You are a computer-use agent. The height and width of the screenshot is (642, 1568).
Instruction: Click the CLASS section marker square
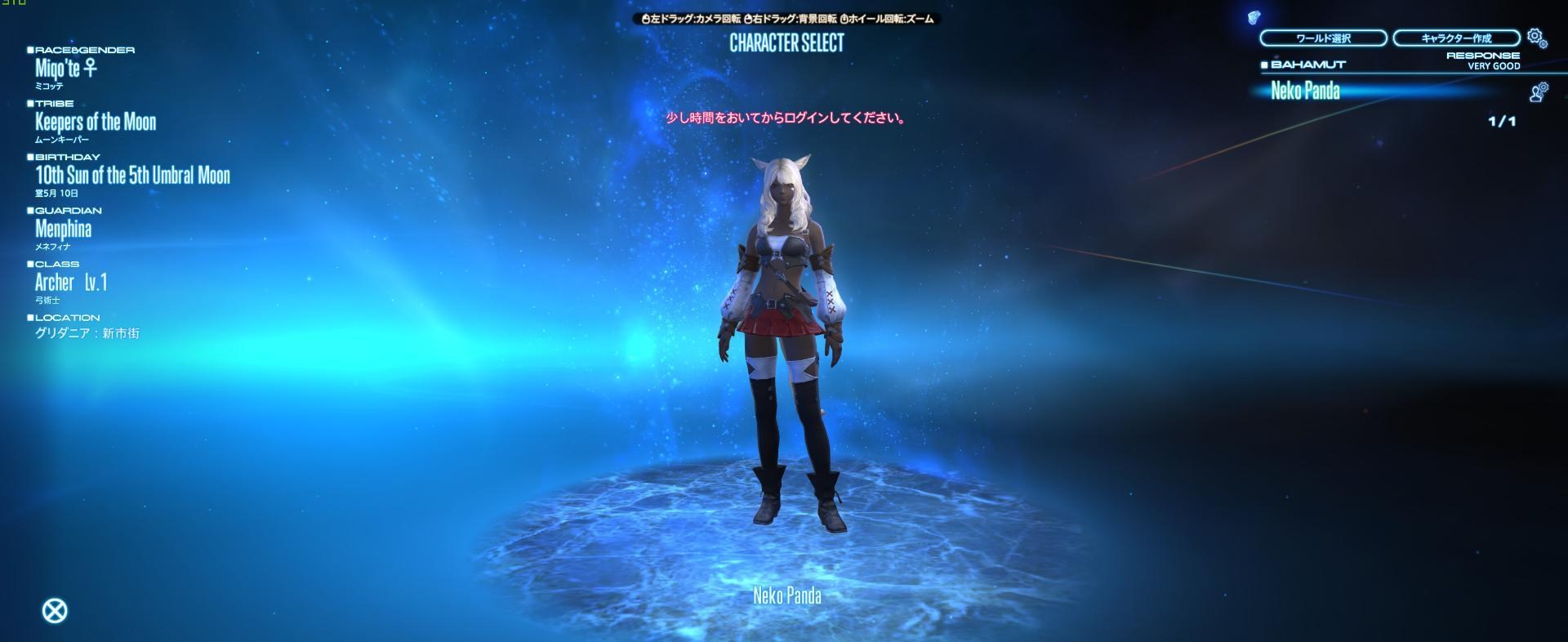[30, 263]
